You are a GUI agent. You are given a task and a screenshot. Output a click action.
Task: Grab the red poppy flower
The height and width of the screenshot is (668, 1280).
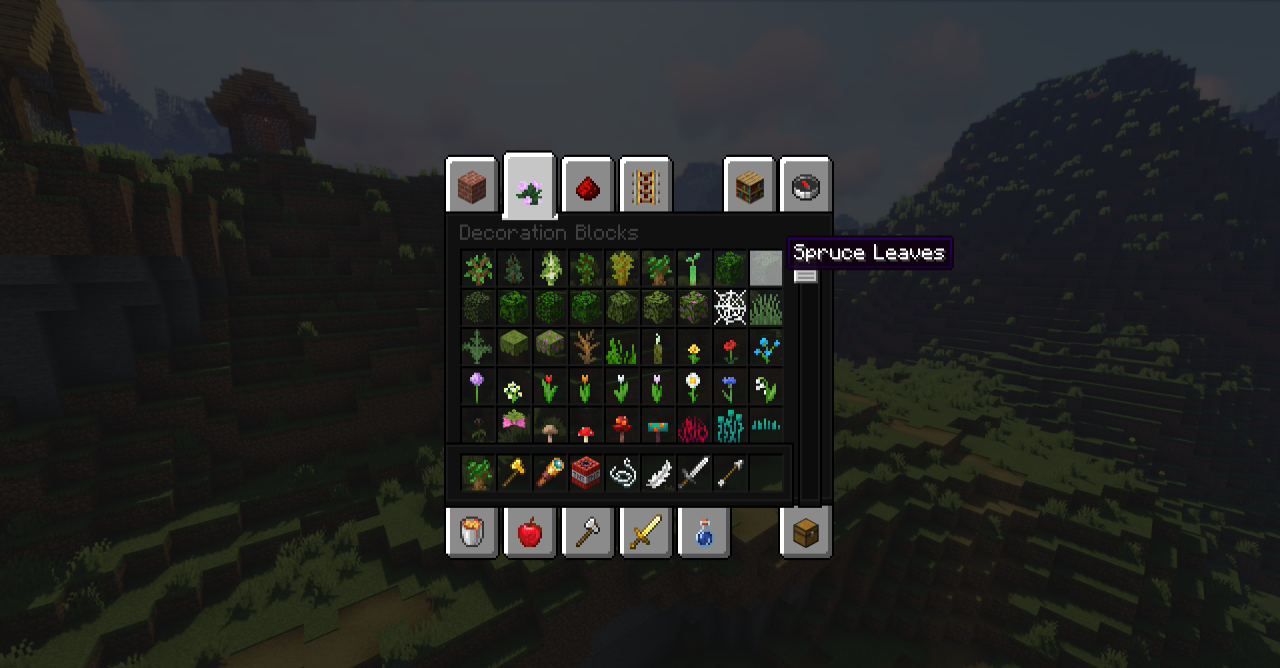click(x=730, y=348)
